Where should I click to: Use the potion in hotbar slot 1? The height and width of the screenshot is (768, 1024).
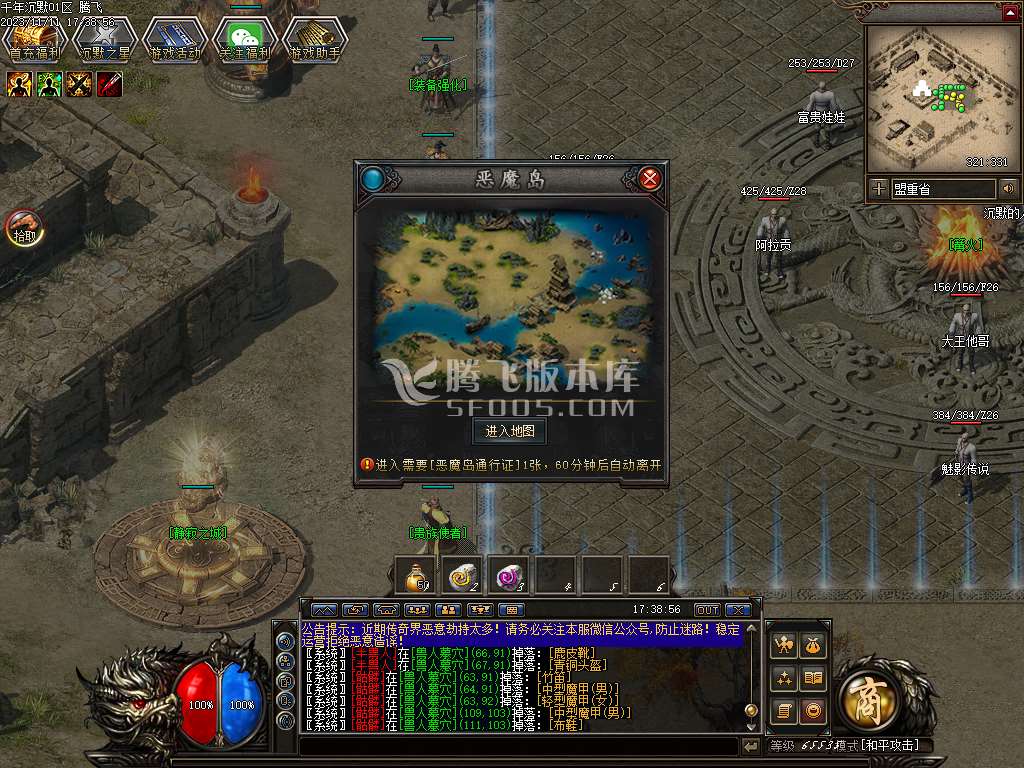tap(417, 575)
